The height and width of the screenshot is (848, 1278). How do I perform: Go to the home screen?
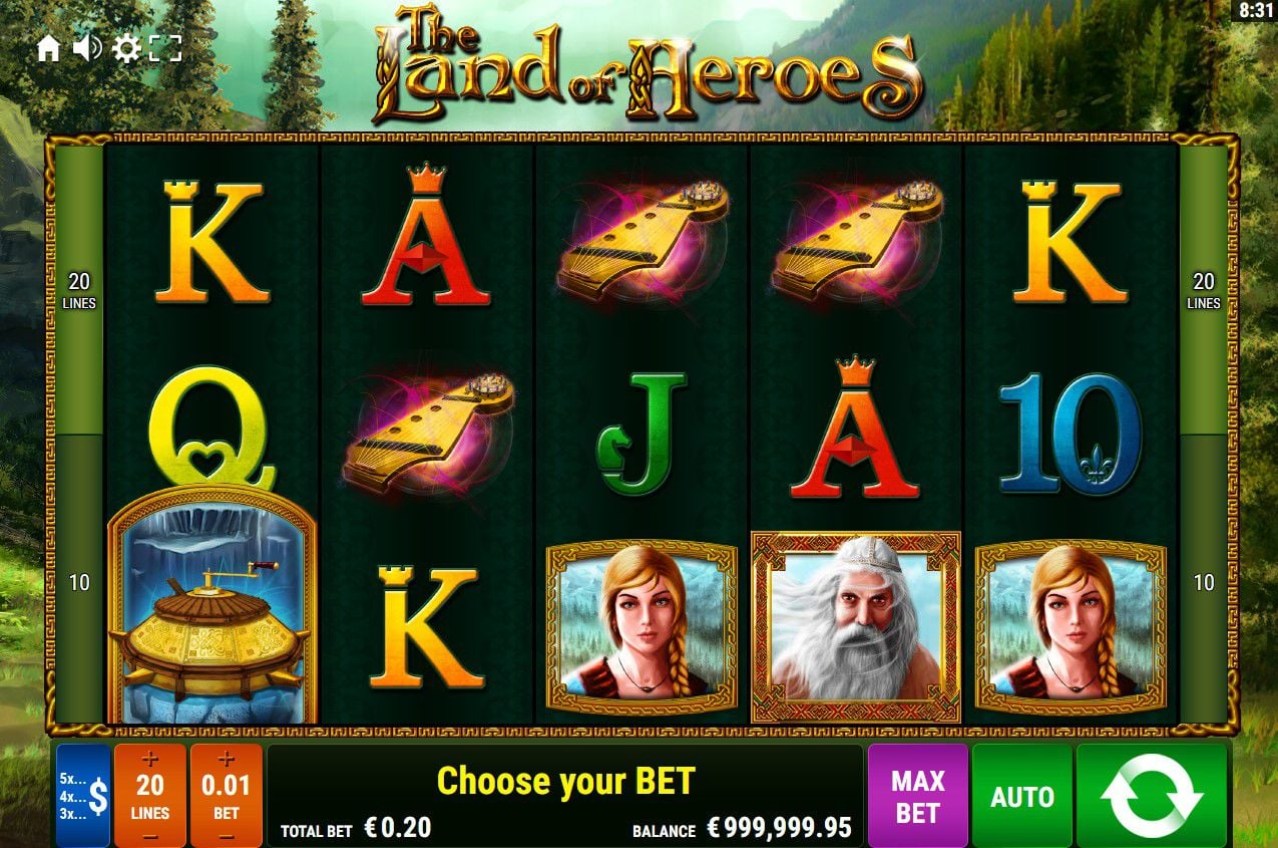coord(48,48)
